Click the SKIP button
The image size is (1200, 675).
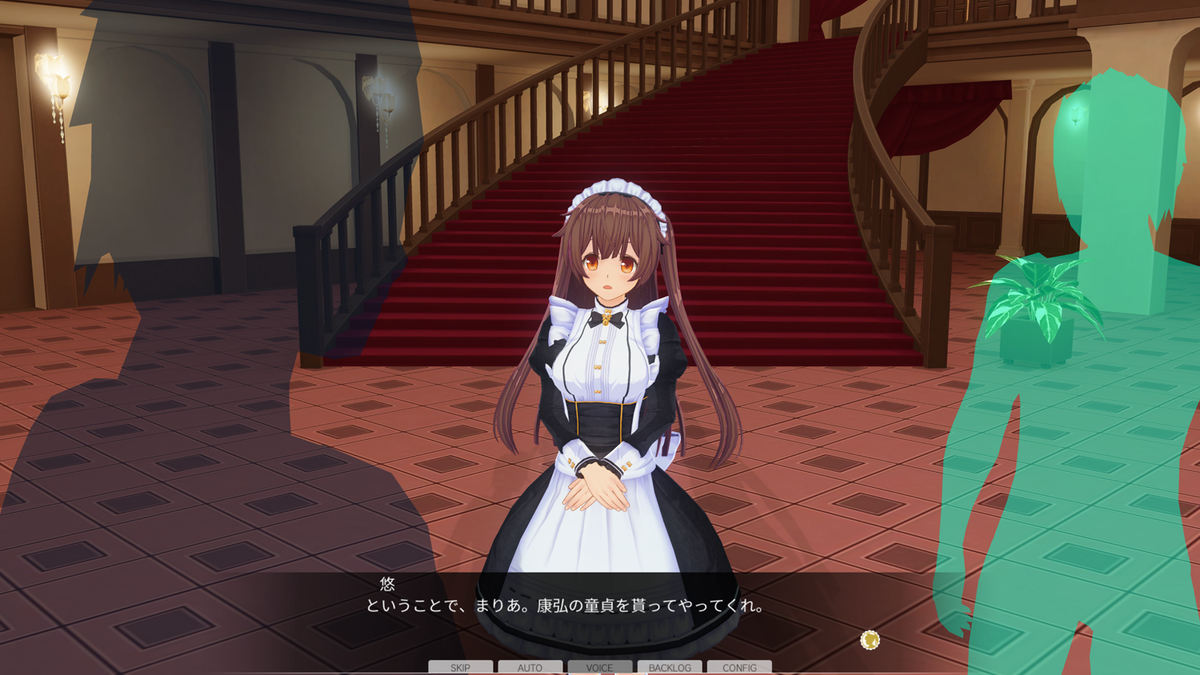click(x=460, y=667)
